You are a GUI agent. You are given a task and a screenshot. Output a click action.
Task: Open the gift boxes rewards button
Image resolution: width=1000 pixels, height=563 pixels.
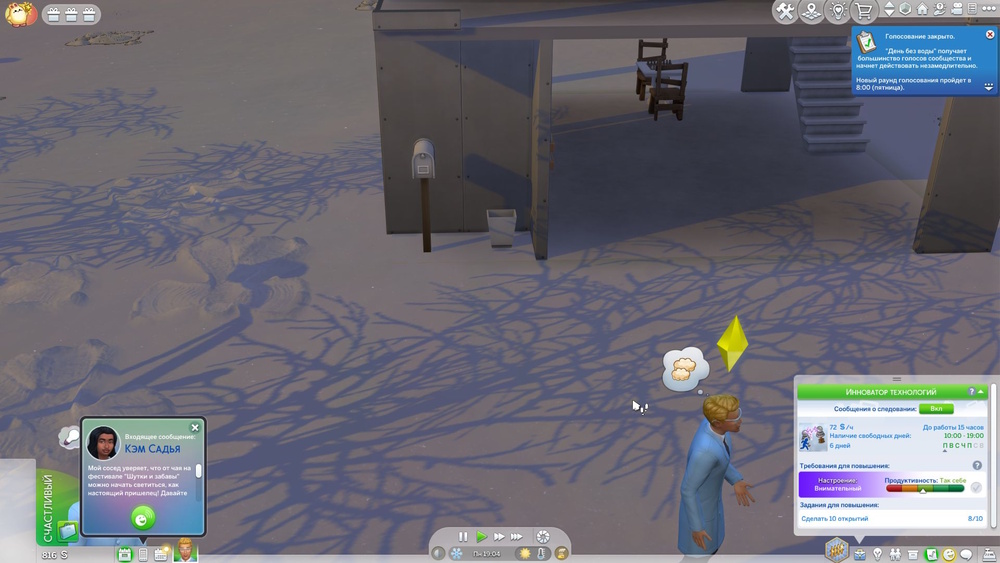70,15
